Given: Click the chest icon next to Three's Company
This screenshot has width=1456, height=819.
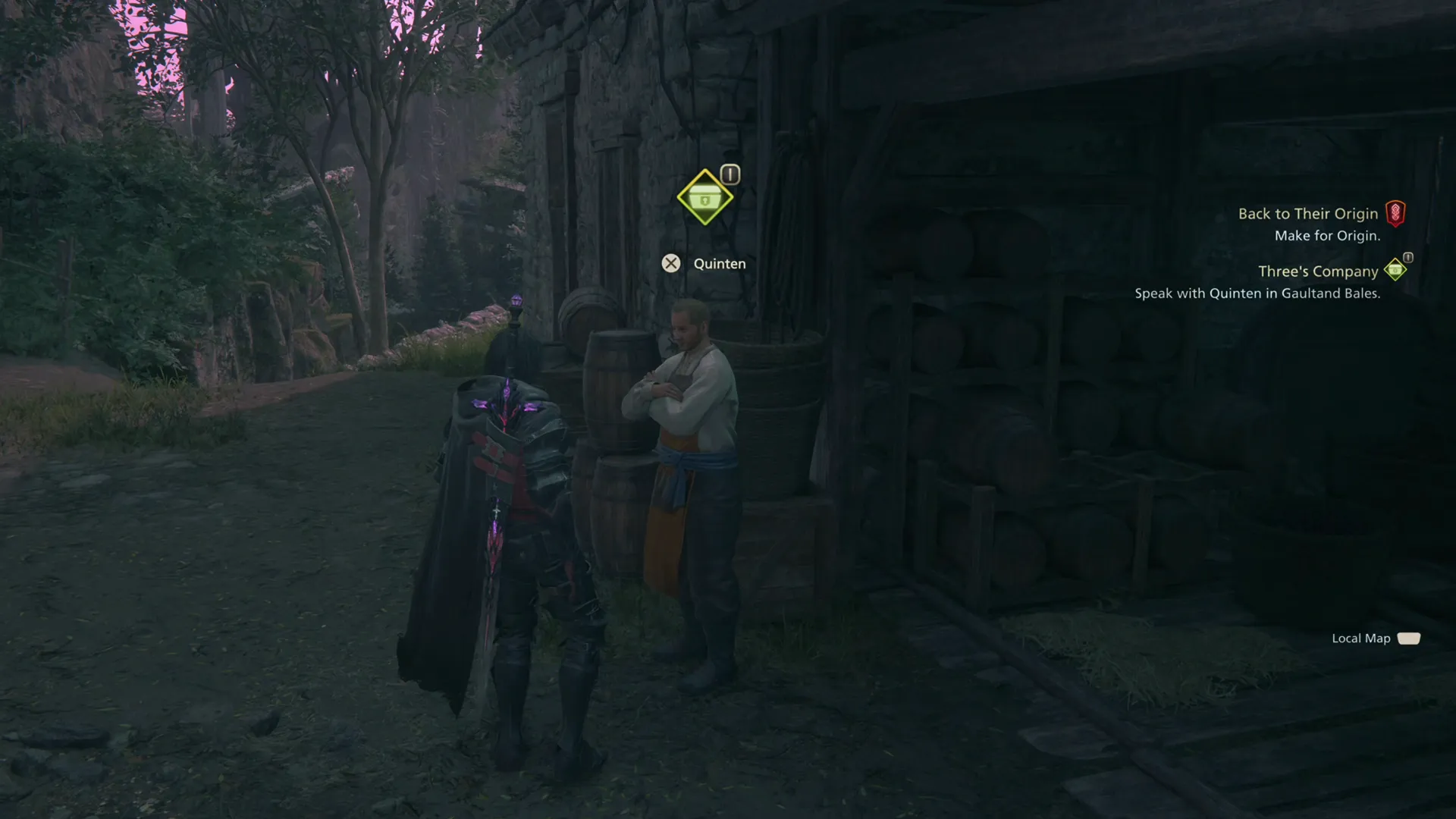Looking at the screenshot, I should (1396, 270).
